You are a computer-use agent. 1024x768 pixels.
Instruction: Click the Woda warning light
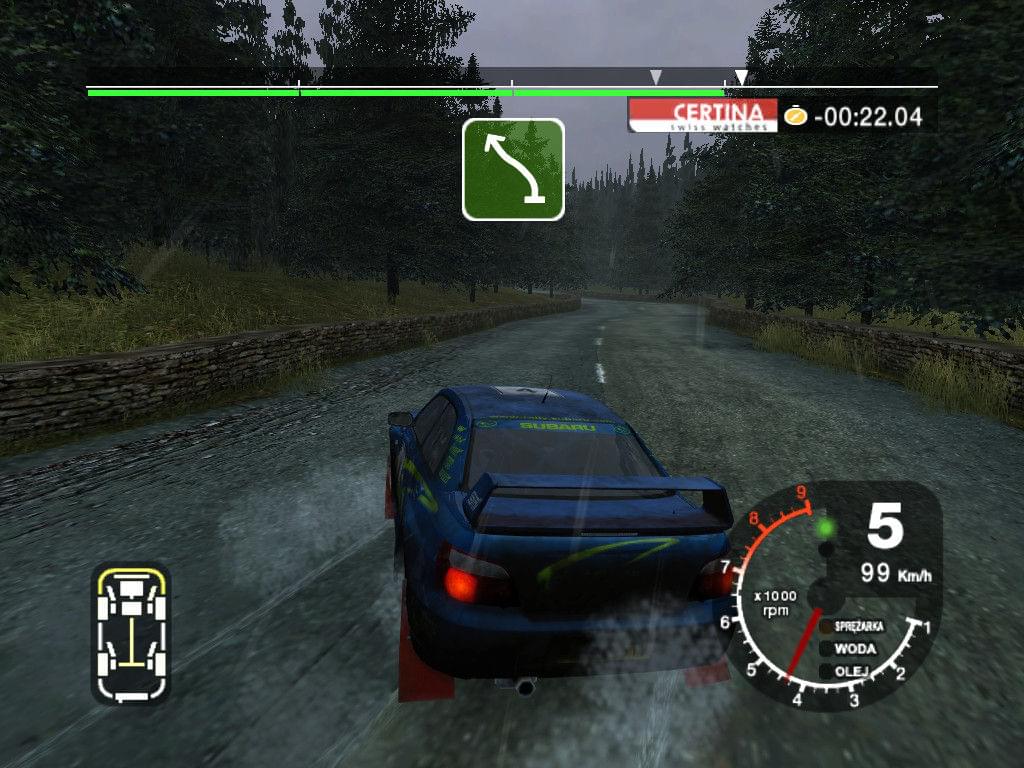(x=826, y=649)
